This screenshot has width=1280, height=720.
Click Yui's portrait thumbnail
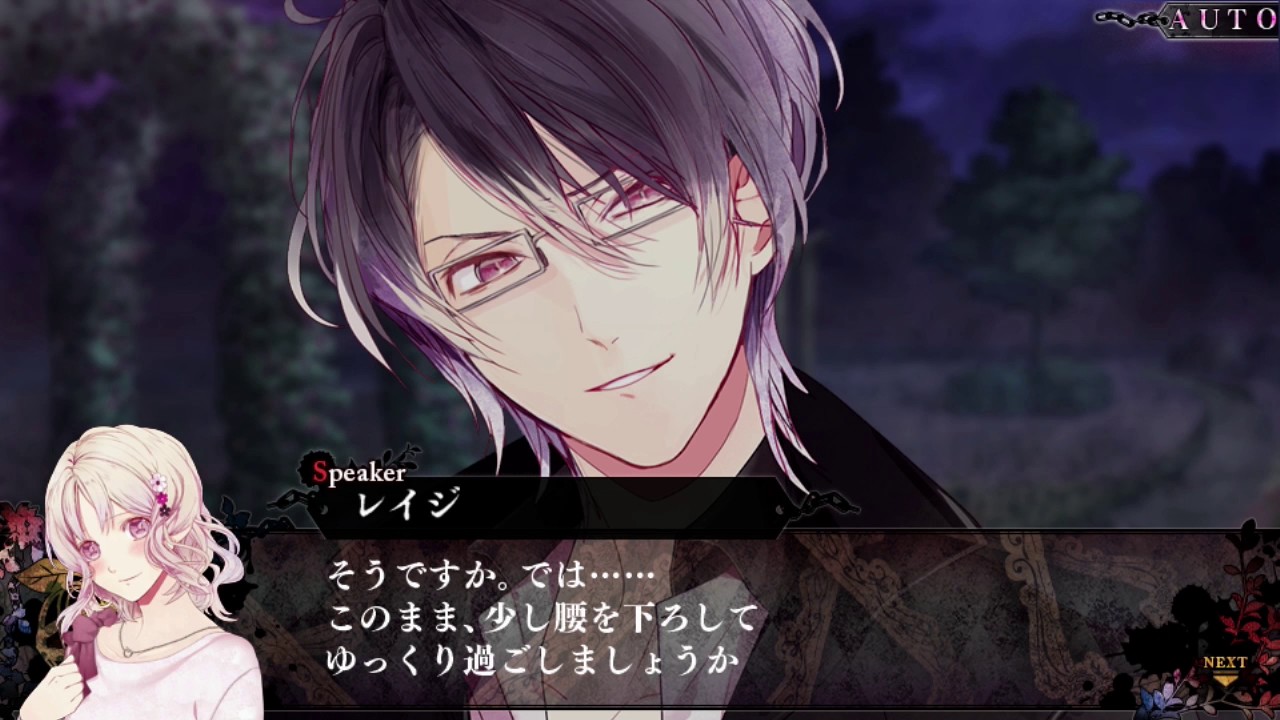point(120,570)
